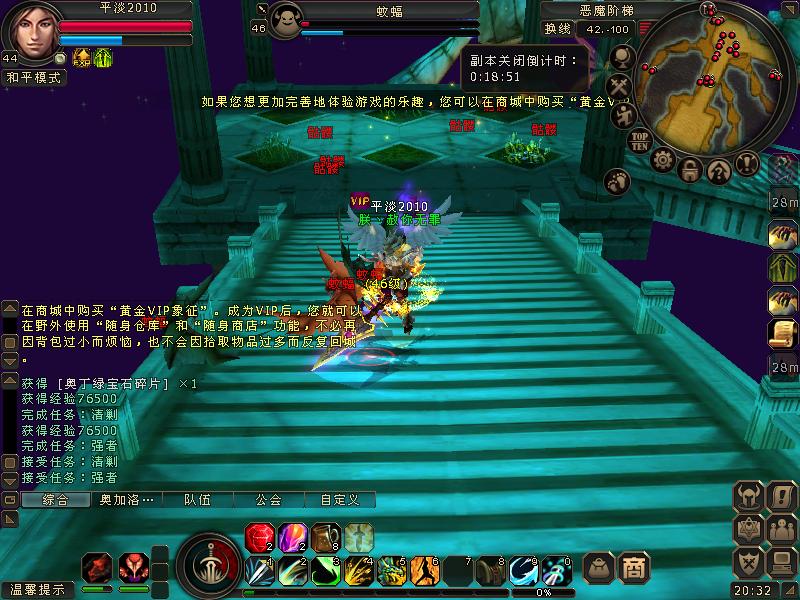Select the beer mug item slot

326,537
